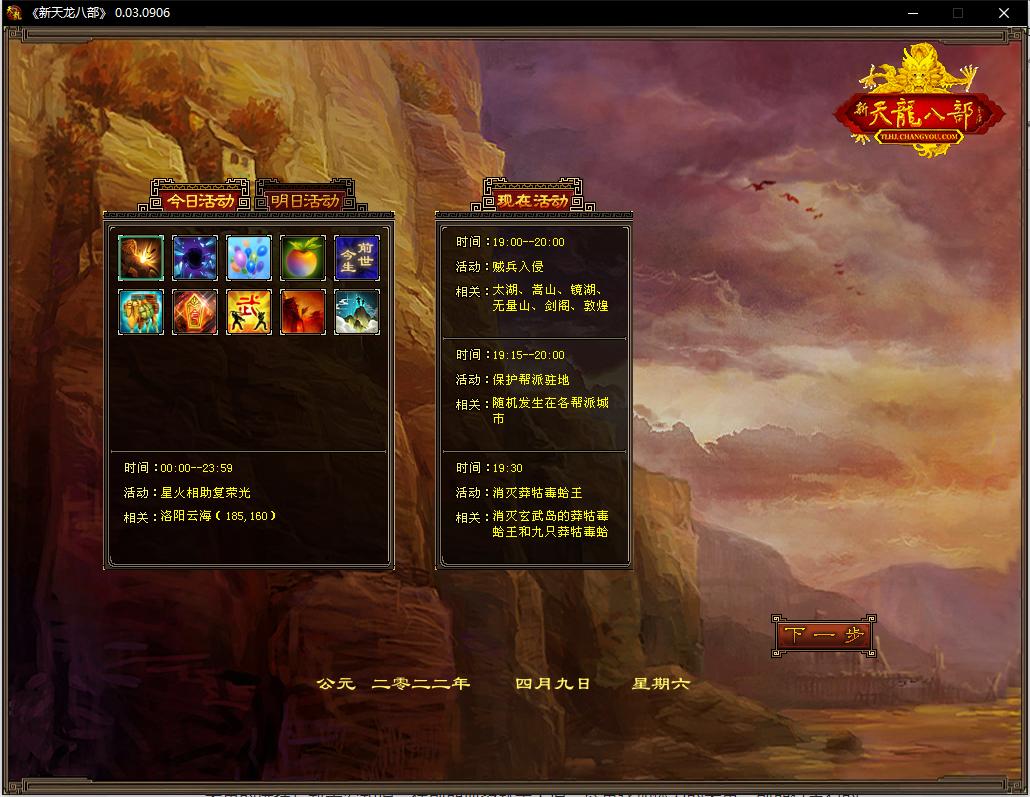Choose the red token emblem icon

pyautogui.click(x=195, y=312)
